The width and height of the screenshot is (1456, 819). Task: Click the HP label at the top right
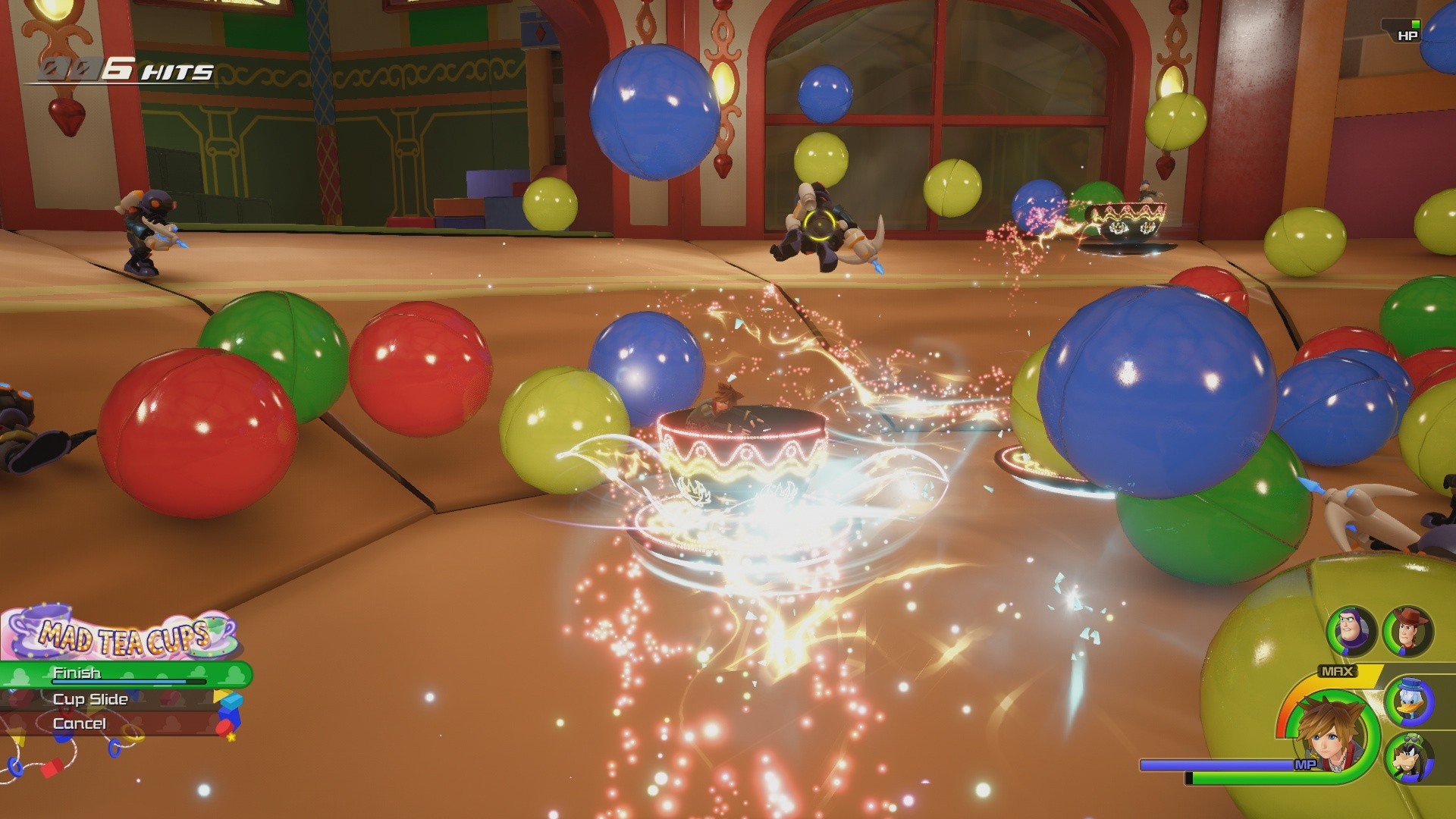click(1407, 34)
